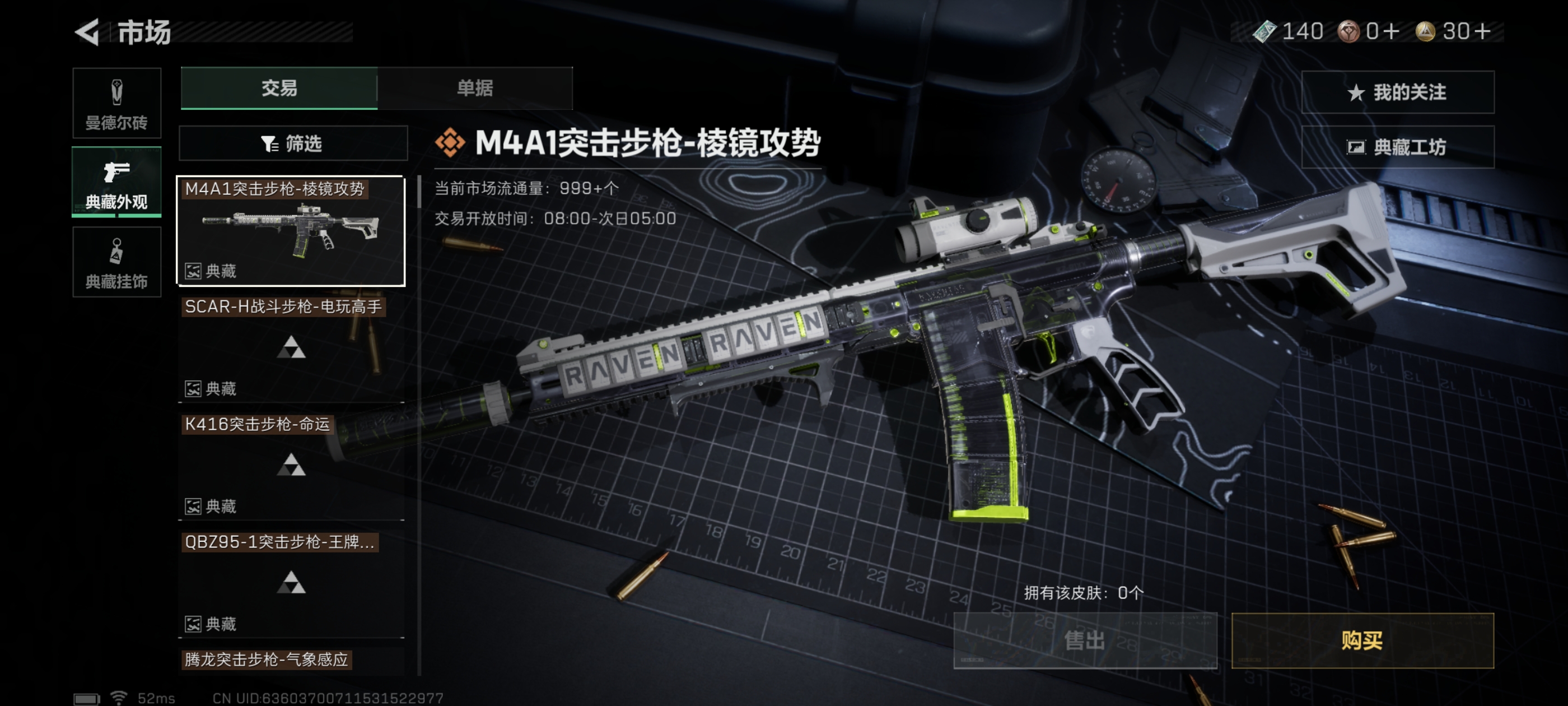Select the M4A1突击步枪-棱镜攻势 listing
Viewport: 1568px width, 706px height.
[291, 231]
